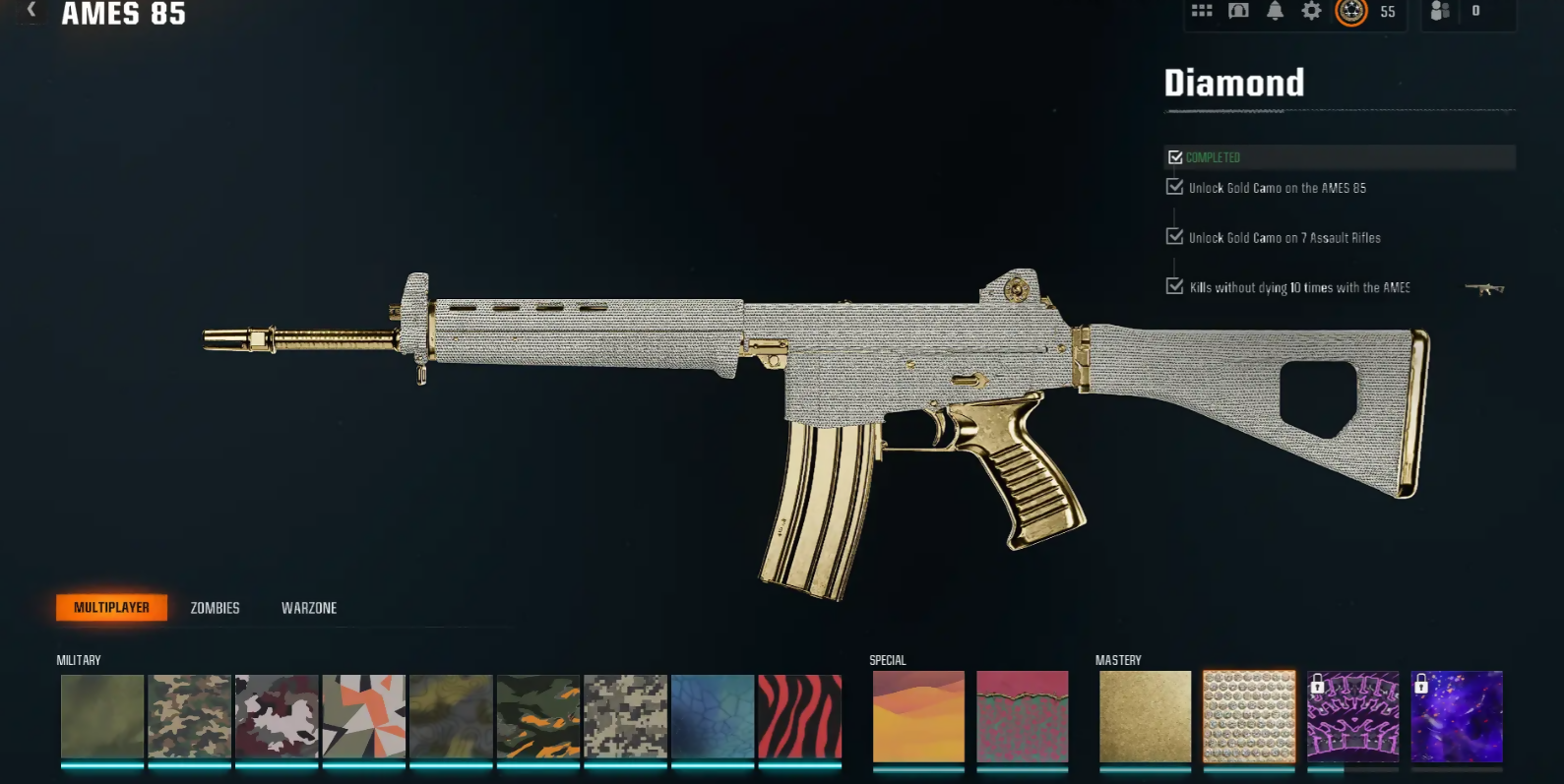
Task: Switch to the Multiplayer camo tab
Action: click(111, 608)
